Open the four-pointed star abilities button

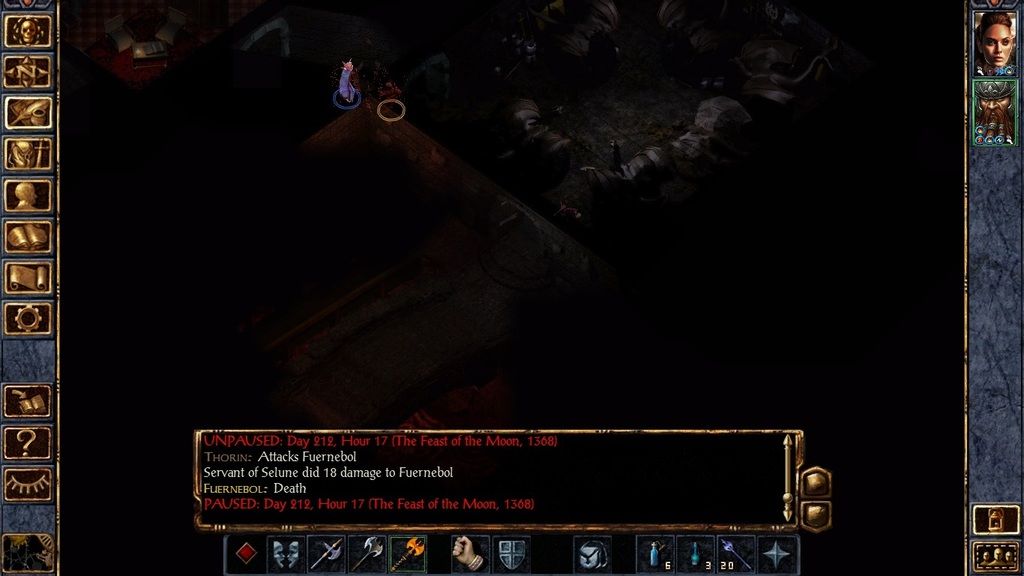point(778,554)
